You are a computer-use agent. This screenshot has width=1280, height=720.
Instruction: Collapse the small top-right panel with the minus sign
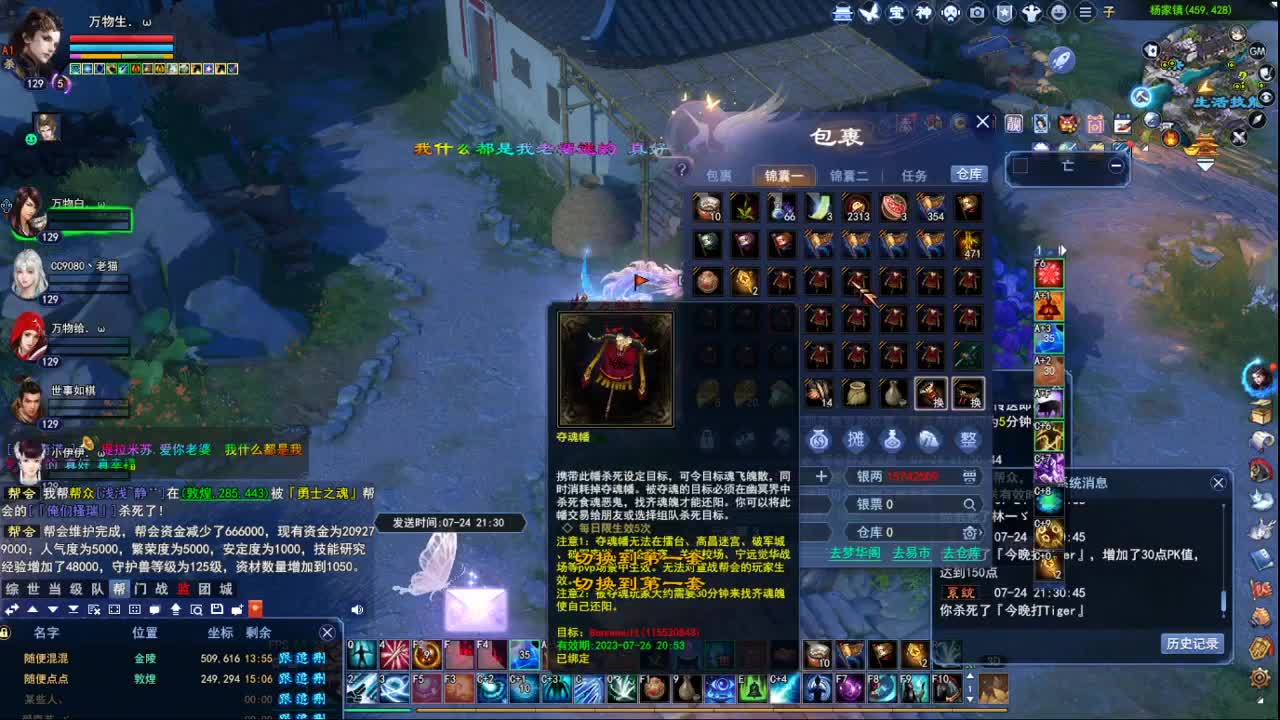[x=1117, y=165]
